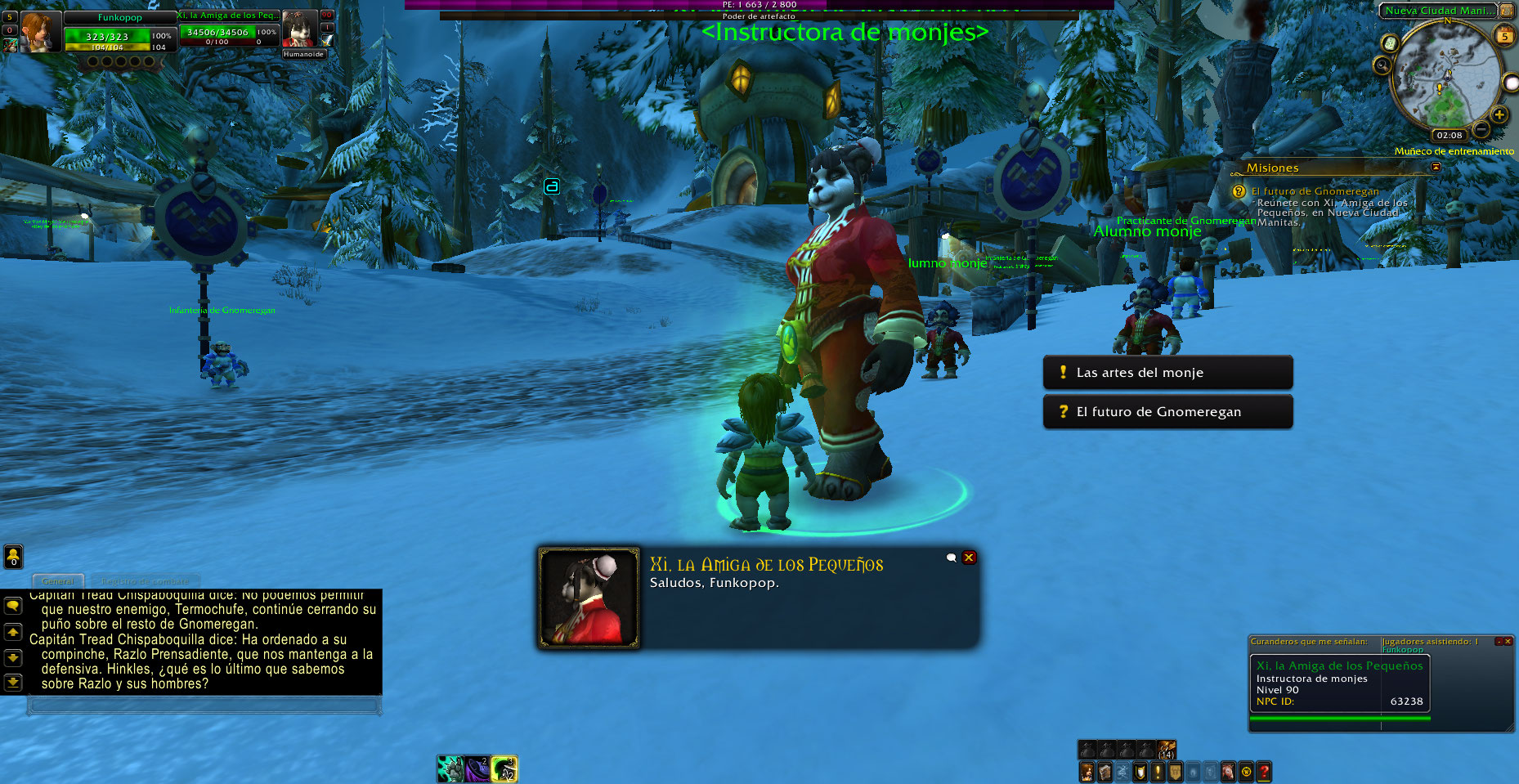Select 'El futuro de Gnomeregan' dialogue option
The height and width of the screenshot is (784, 1519).
1167,412
